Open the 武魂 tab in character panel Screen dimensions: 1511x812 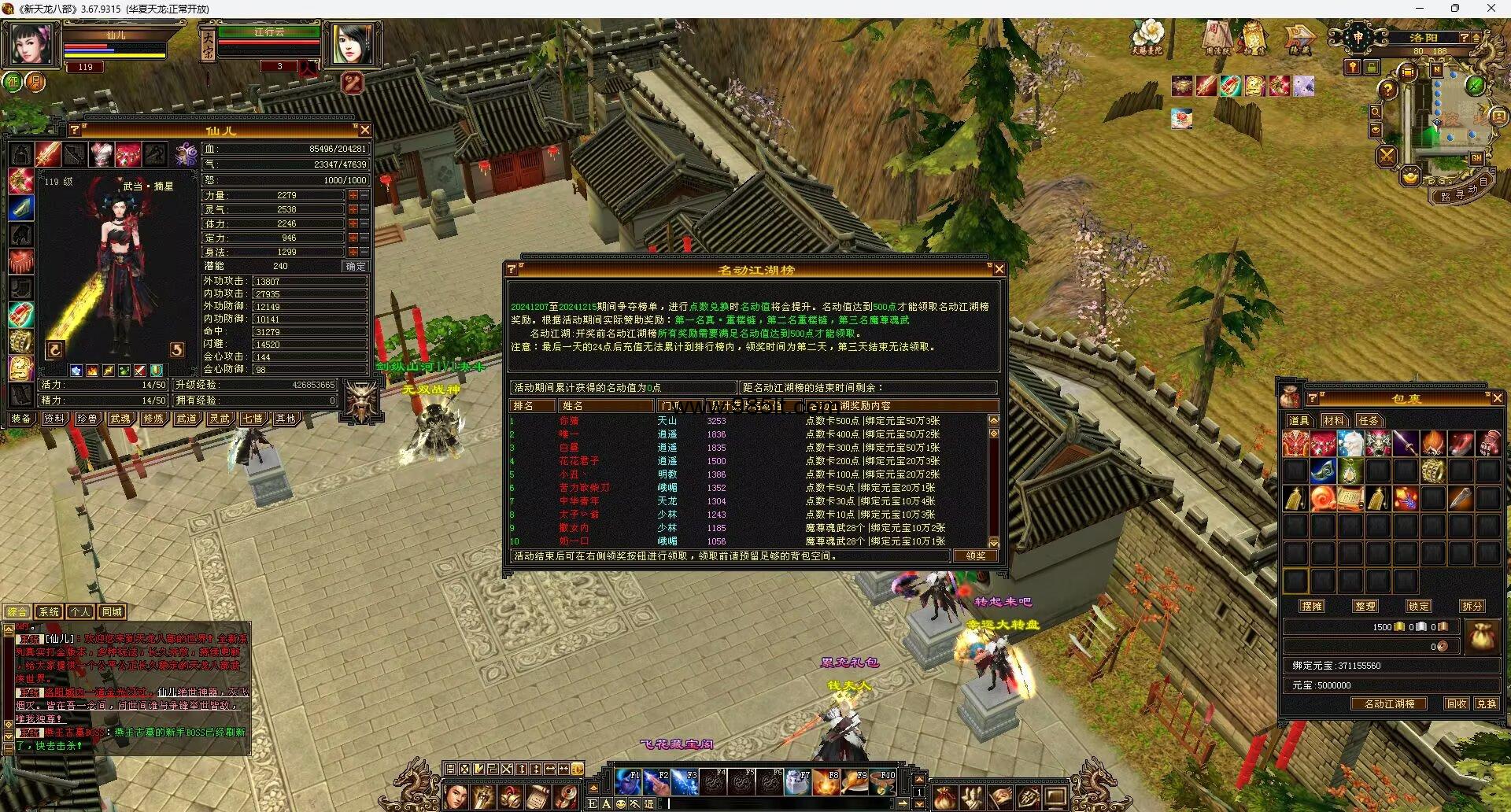pos(120,419)
